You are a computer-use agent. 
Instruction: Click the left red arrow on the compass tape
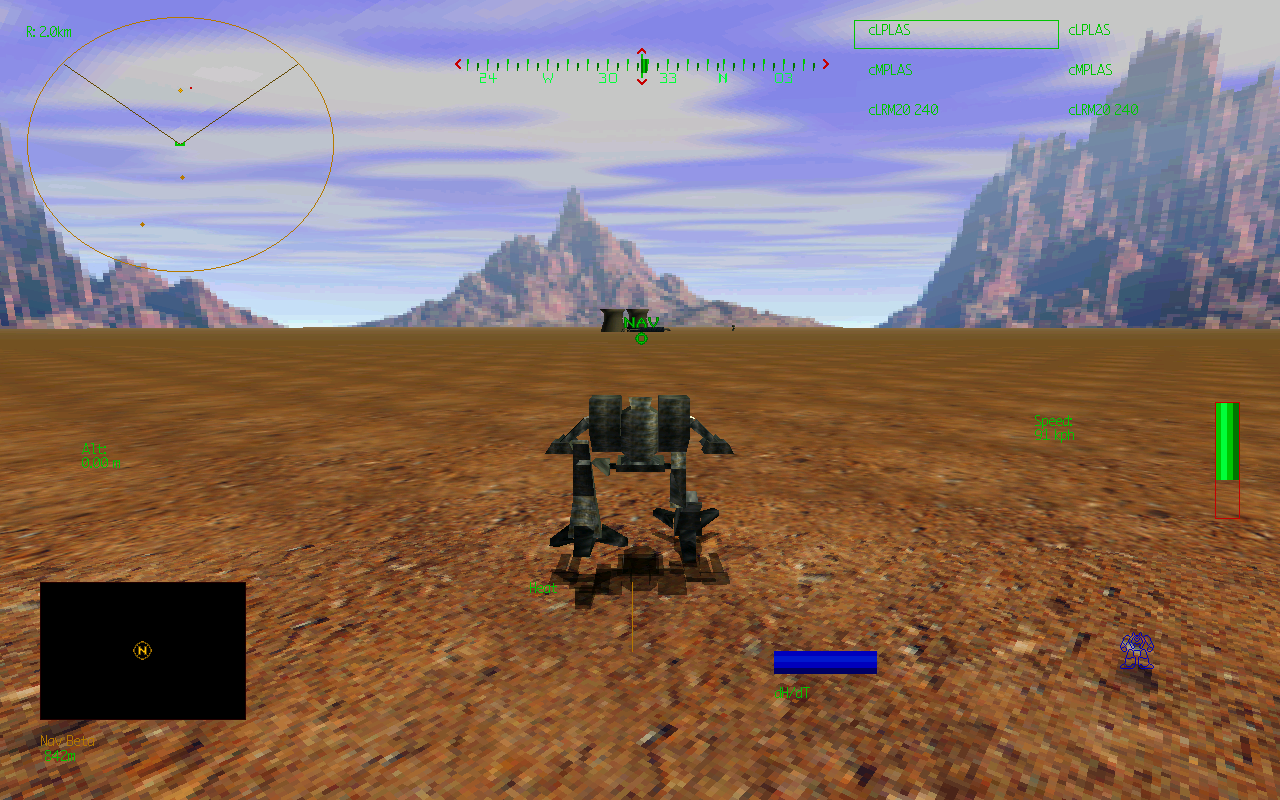[459, 64]
